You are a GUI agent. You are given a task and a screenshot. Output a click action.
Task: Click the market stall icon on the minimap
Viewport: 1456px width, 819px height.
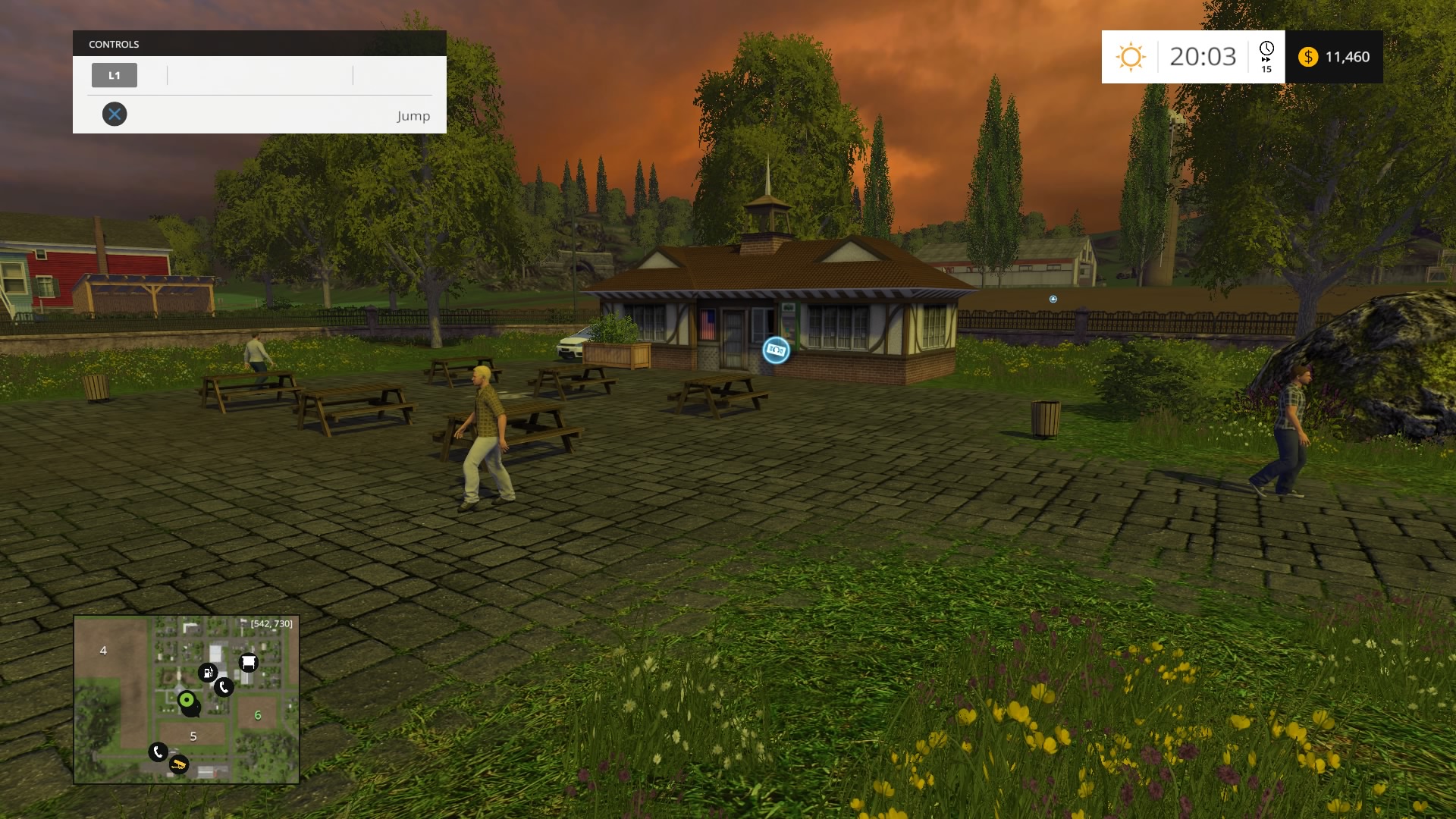click(248, 662)
